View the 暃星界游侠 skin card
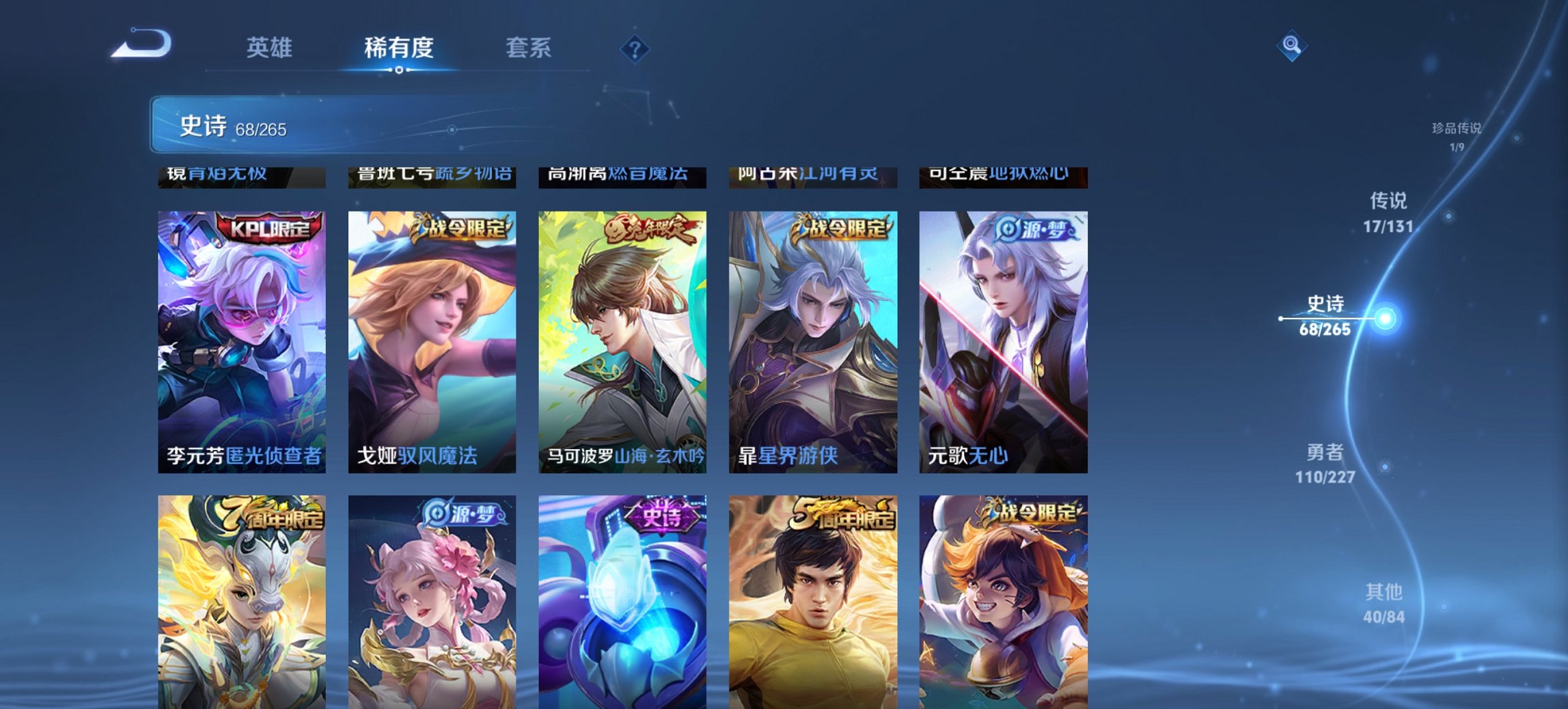The height and width of the screenshot is (709, 1568). (x=818, y=342)
